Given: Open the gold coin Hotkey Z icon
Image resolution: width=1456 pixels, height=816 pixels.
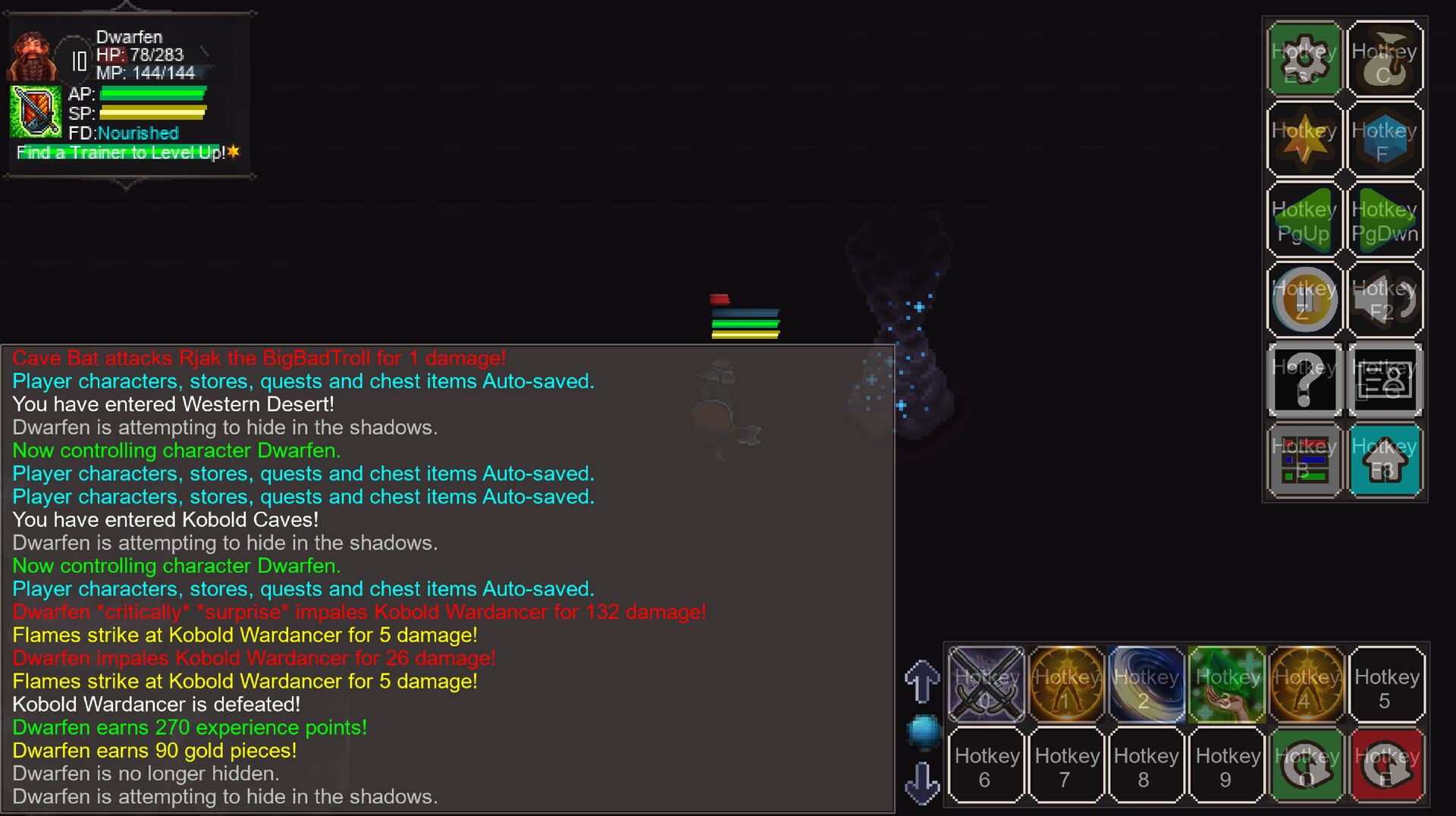Looking at the screenshot, I should point(1304,300).
